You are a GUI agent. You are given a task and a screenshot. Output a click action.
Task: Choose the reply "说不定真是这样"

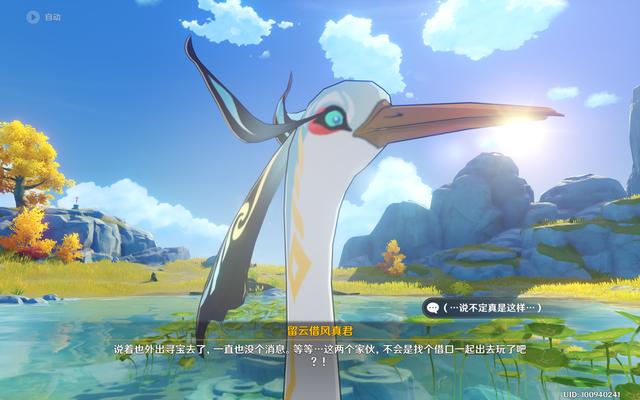(492, 306)
